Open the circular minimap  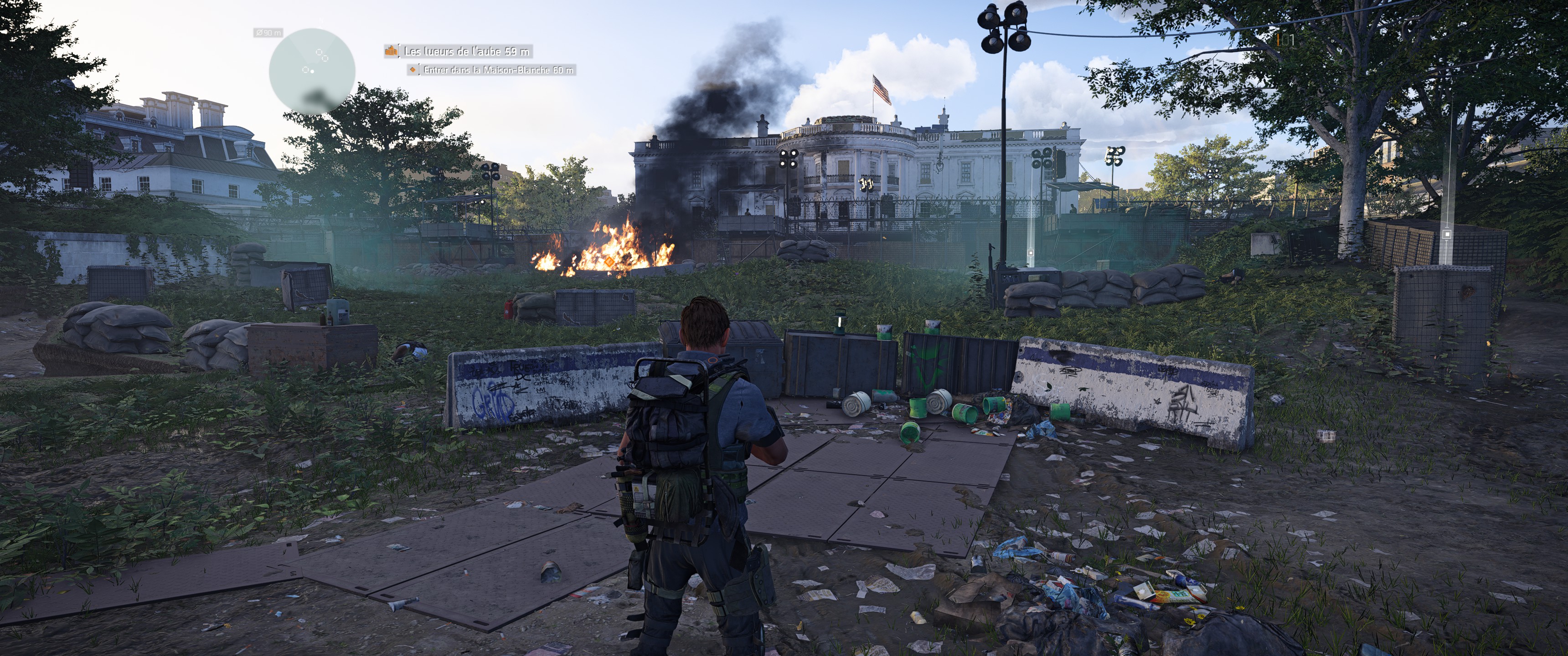click(x=312, y=71)
